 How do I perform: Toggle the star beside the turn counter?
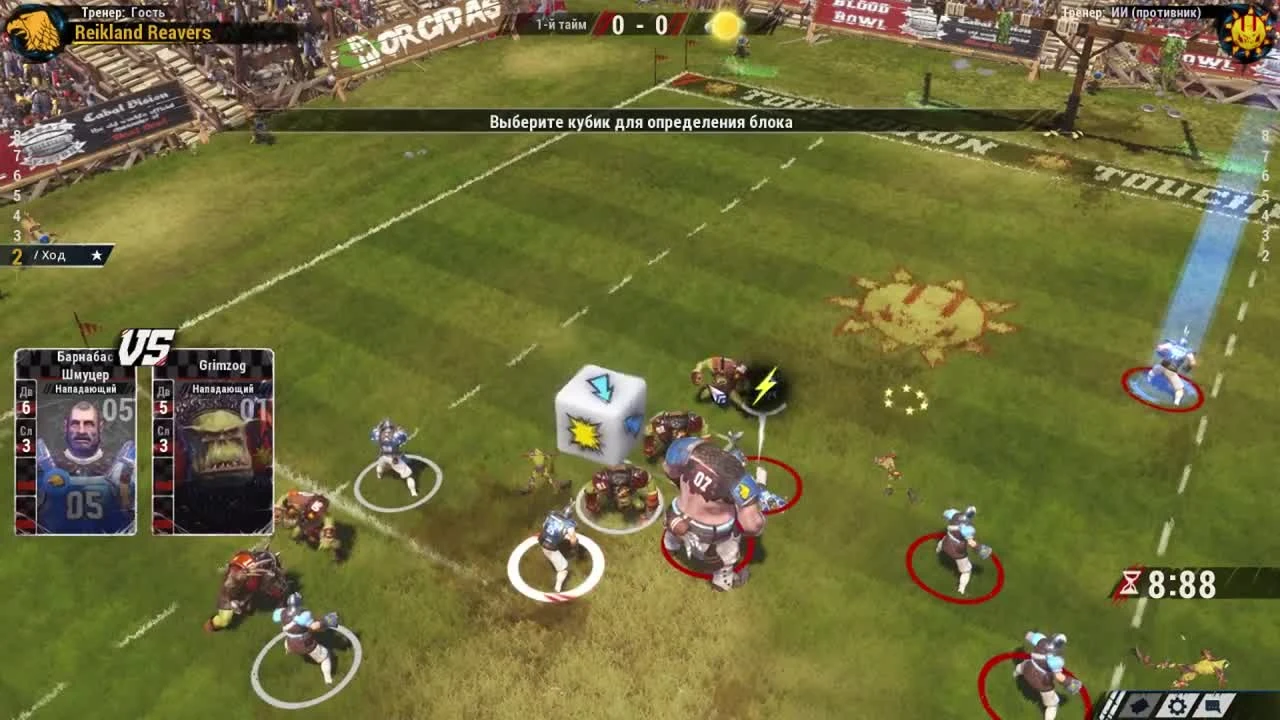point(96,255)
